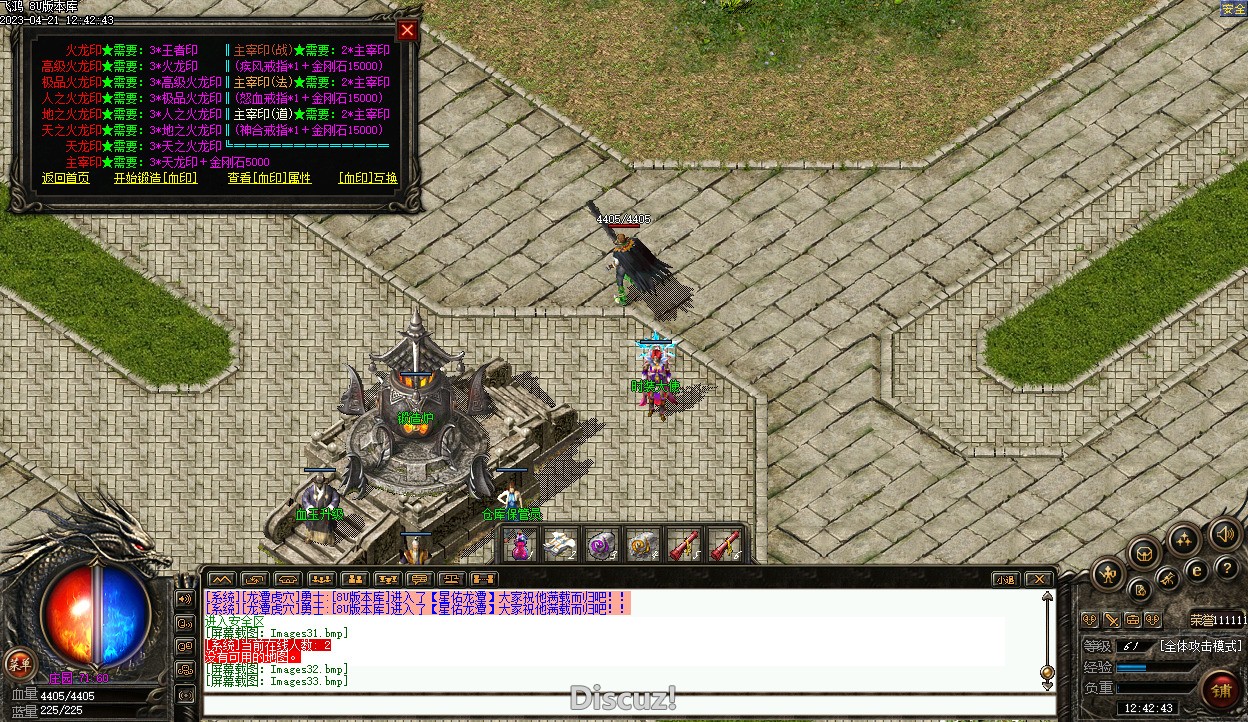1248x722 pixels.
Task: Open the character figure round icon
Action: (1109, 573)
